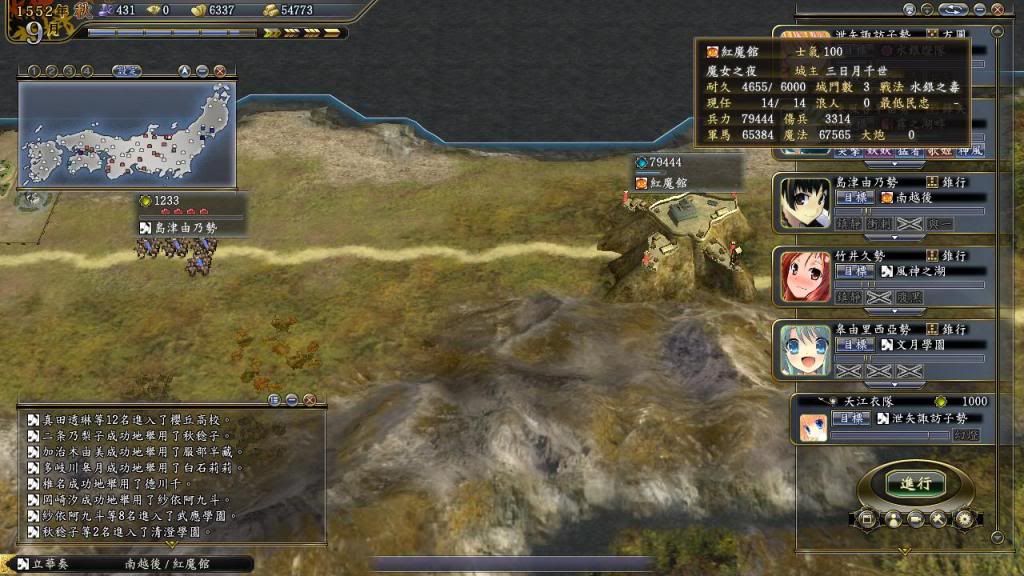Select the teal-haired 泉由里西亞勢 portrait
The image size is (1024, 576).
[x=806, y=350]
